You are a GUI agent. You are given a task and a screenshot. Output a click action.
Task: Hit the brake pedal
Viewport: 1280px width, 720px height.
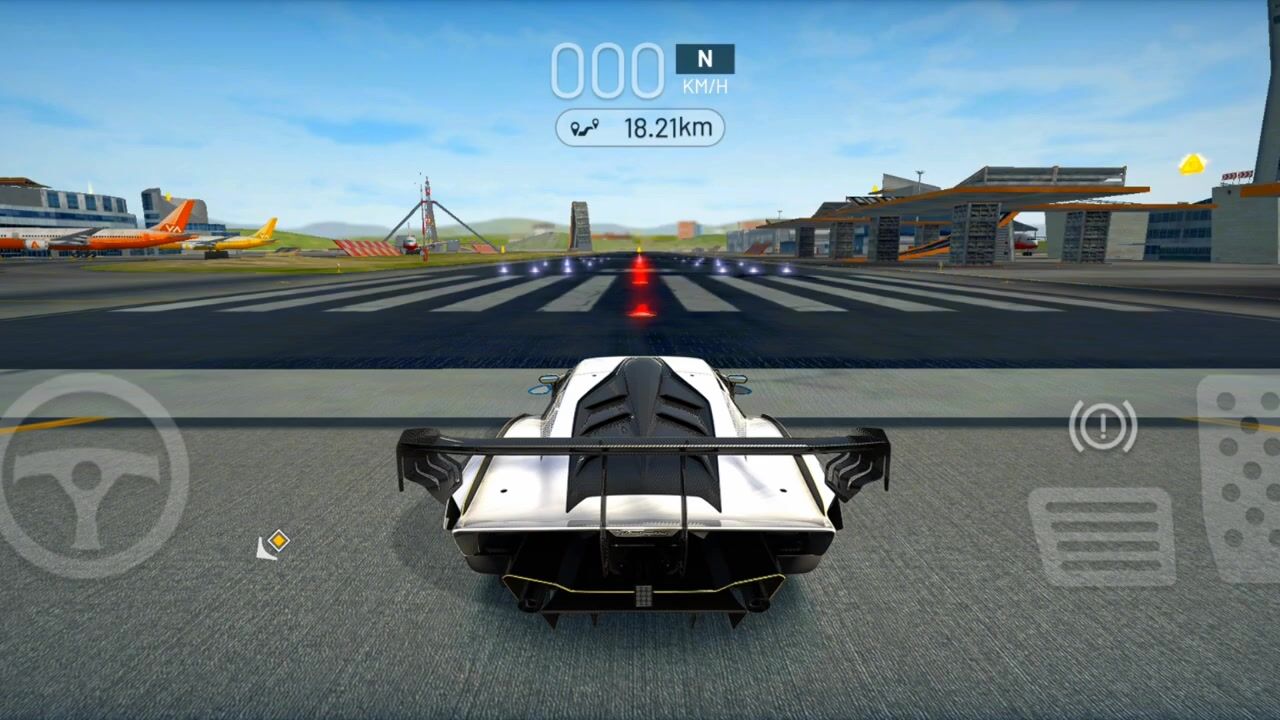(1102, 536)
